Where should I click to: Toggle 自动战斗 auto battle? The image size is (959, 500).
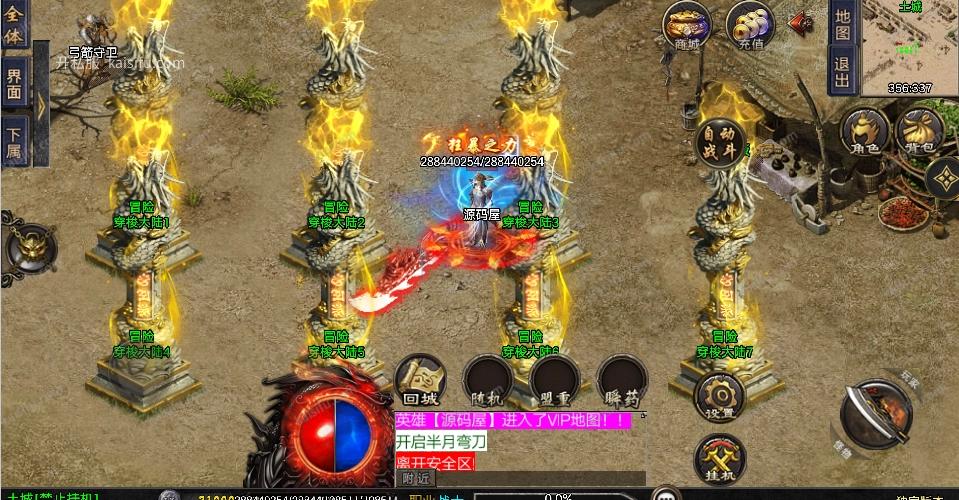pyautogui.click(x=721, y=142)
